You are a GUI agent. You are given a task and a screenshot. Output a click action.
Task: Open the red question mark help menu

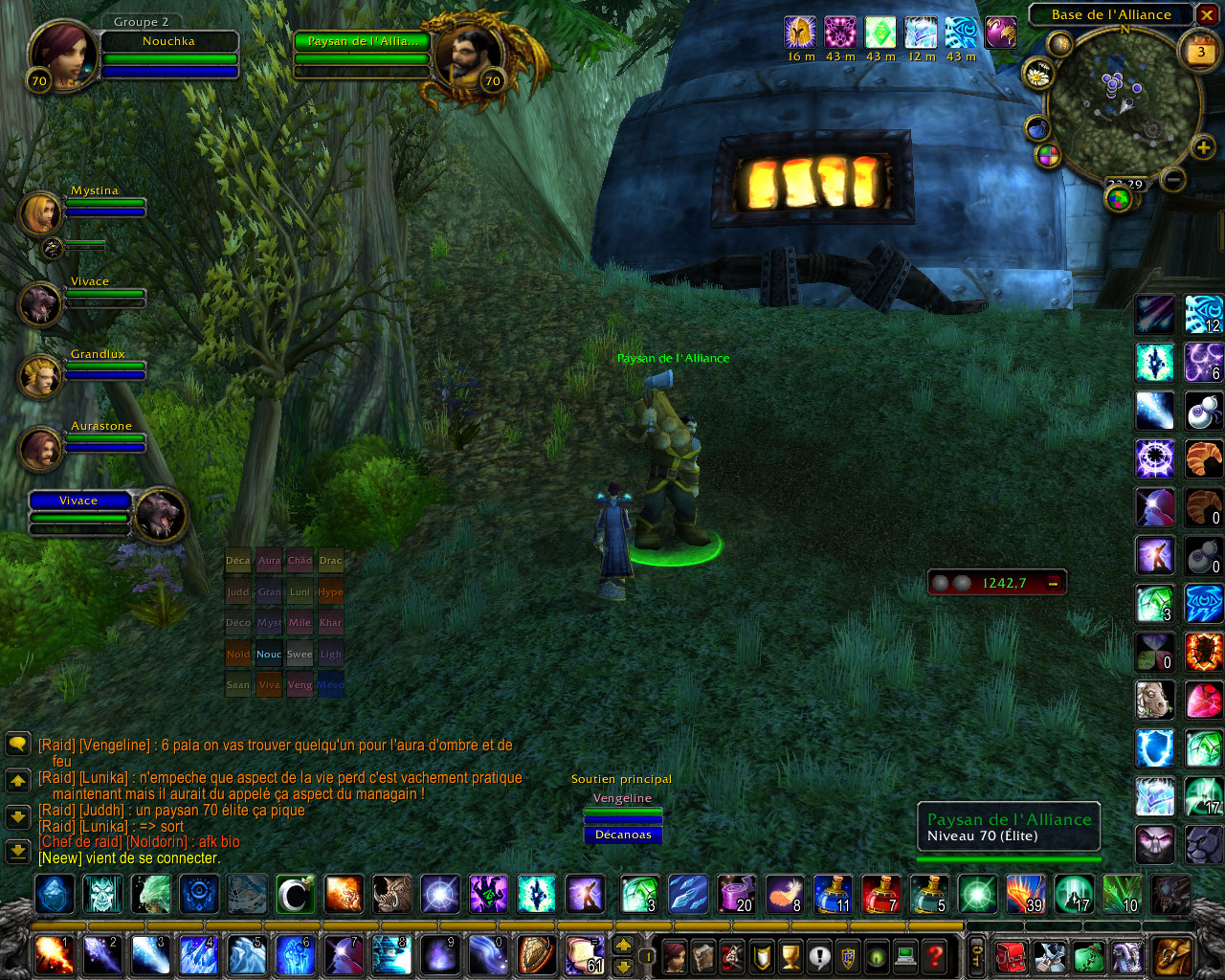(x=935, y=955)
